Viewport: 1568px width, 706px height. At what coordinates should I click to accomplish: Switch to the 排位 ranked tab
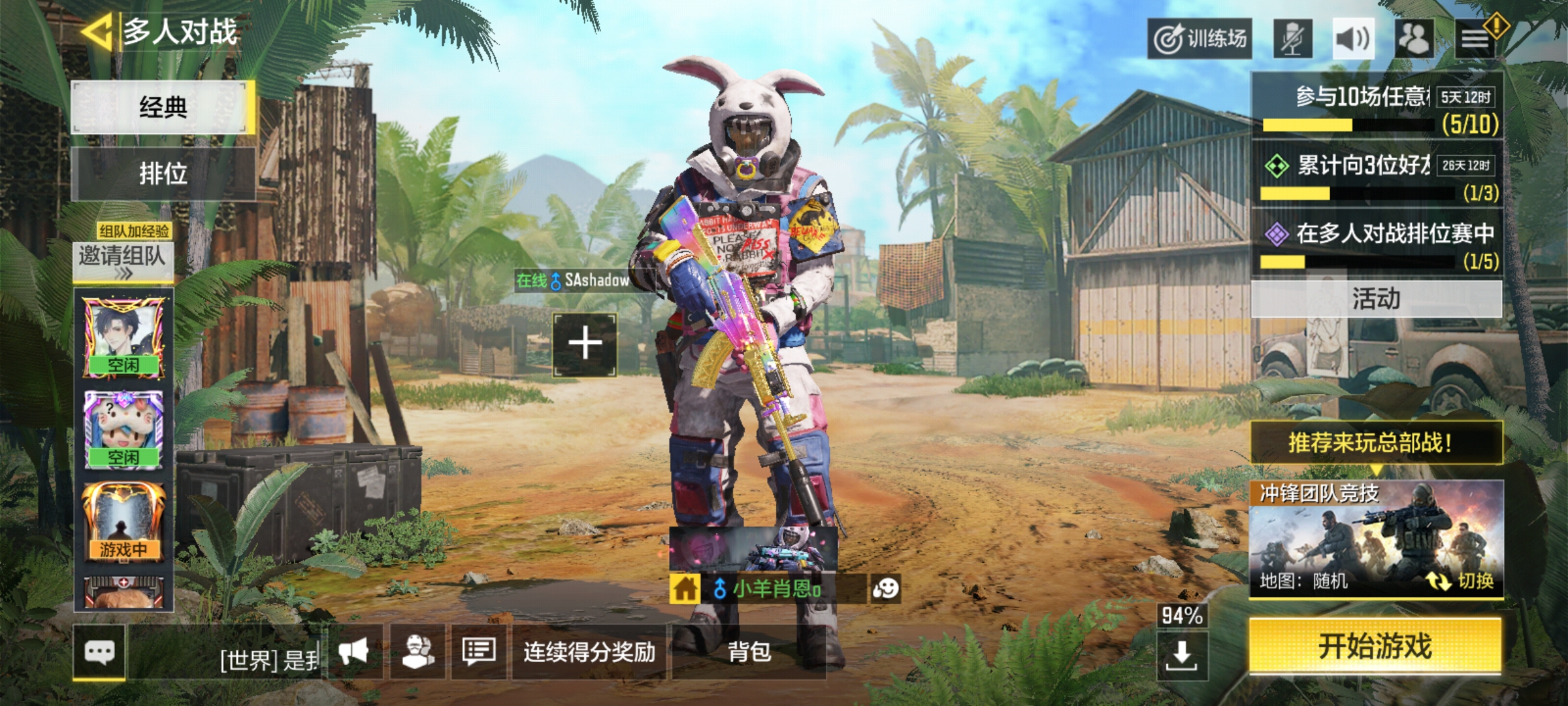pyautogui.click(x=163, y=174)
